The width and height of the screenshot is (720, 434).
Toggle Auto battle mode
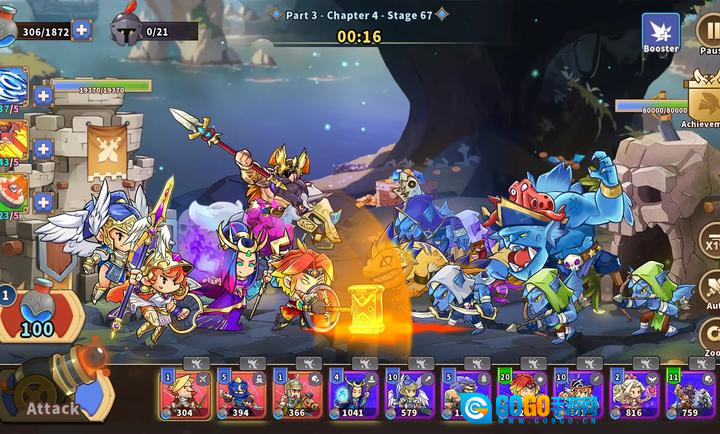[x=711, y=288]
